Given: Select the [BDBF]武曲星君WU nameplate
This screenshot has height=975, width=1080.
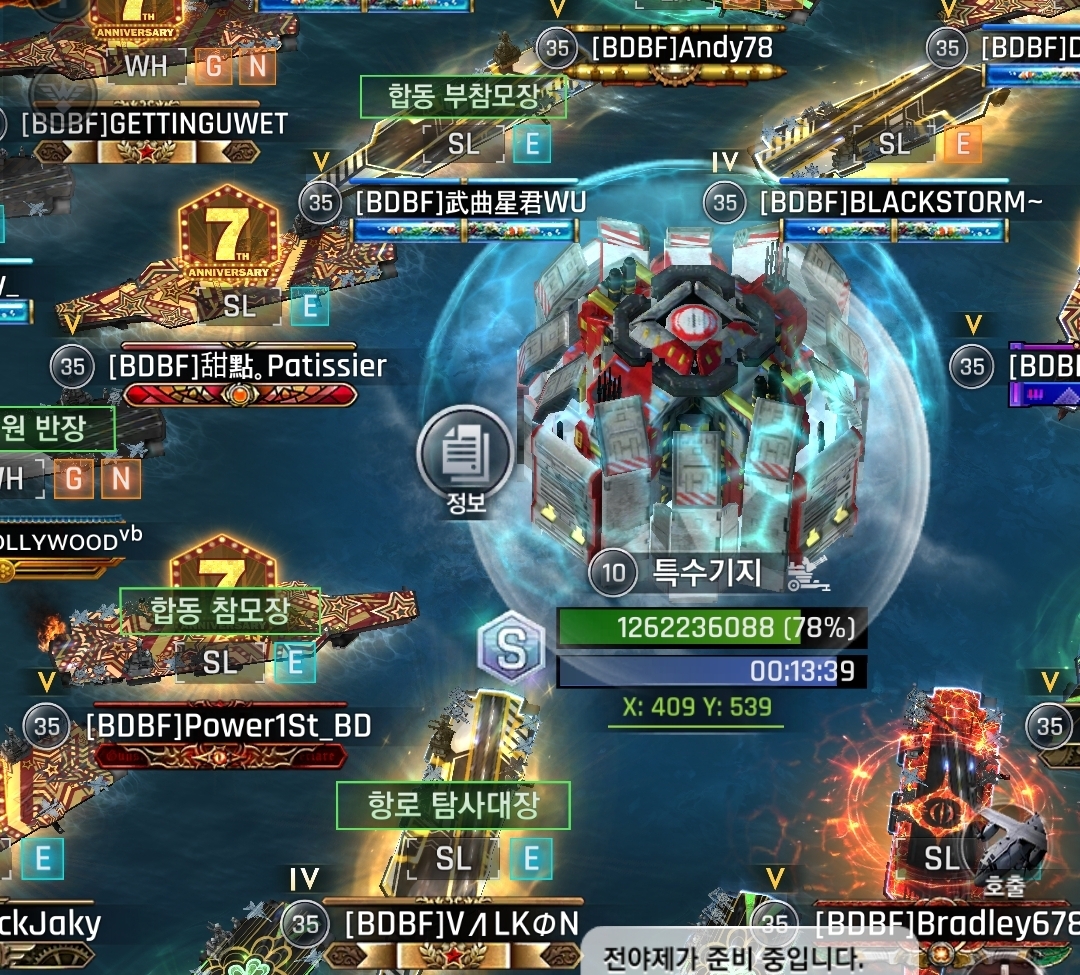Looking at the screenshot, I should click(470, 203).
